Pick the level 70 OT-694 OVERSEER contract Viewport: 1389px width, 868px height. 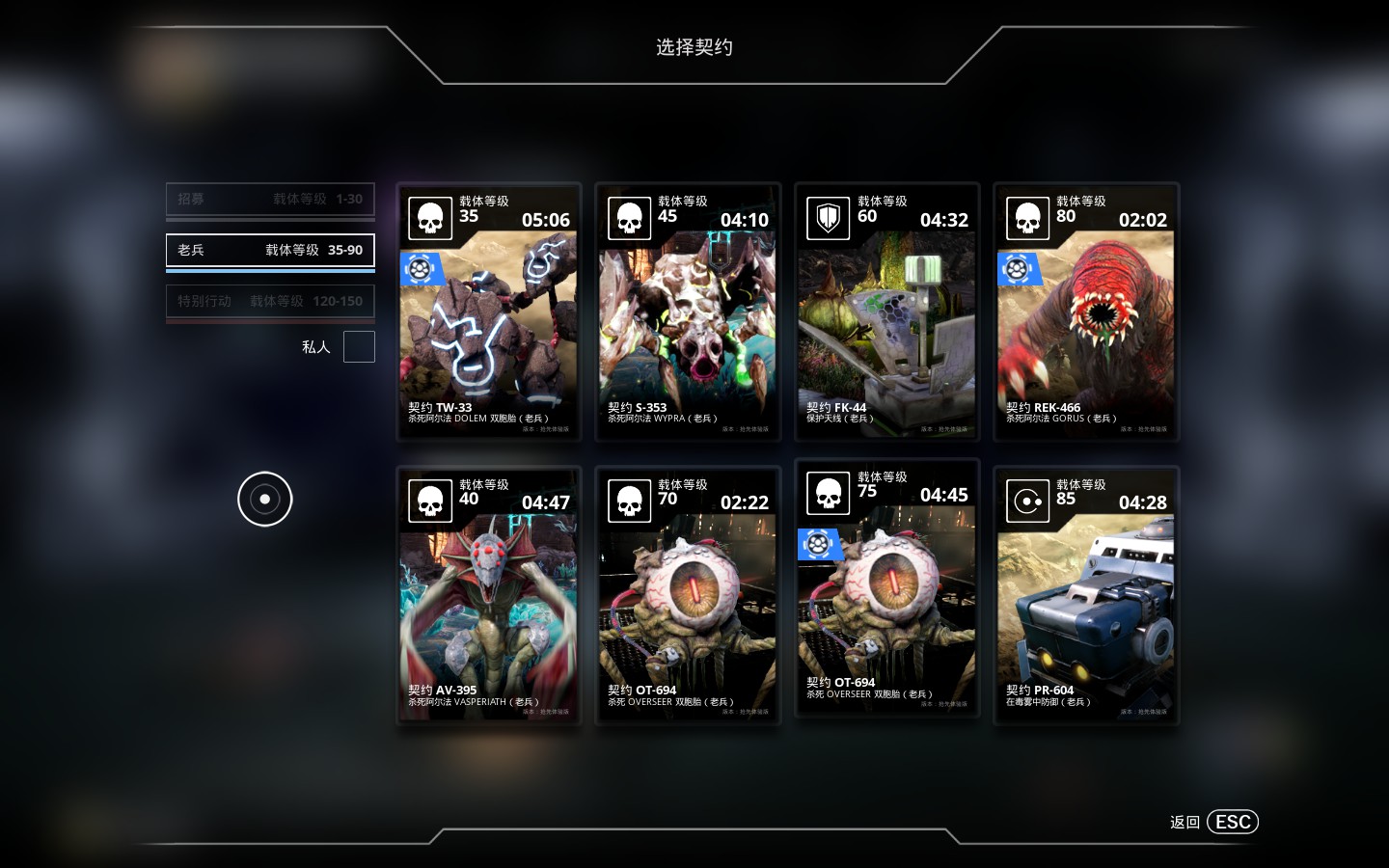[688, 595]
